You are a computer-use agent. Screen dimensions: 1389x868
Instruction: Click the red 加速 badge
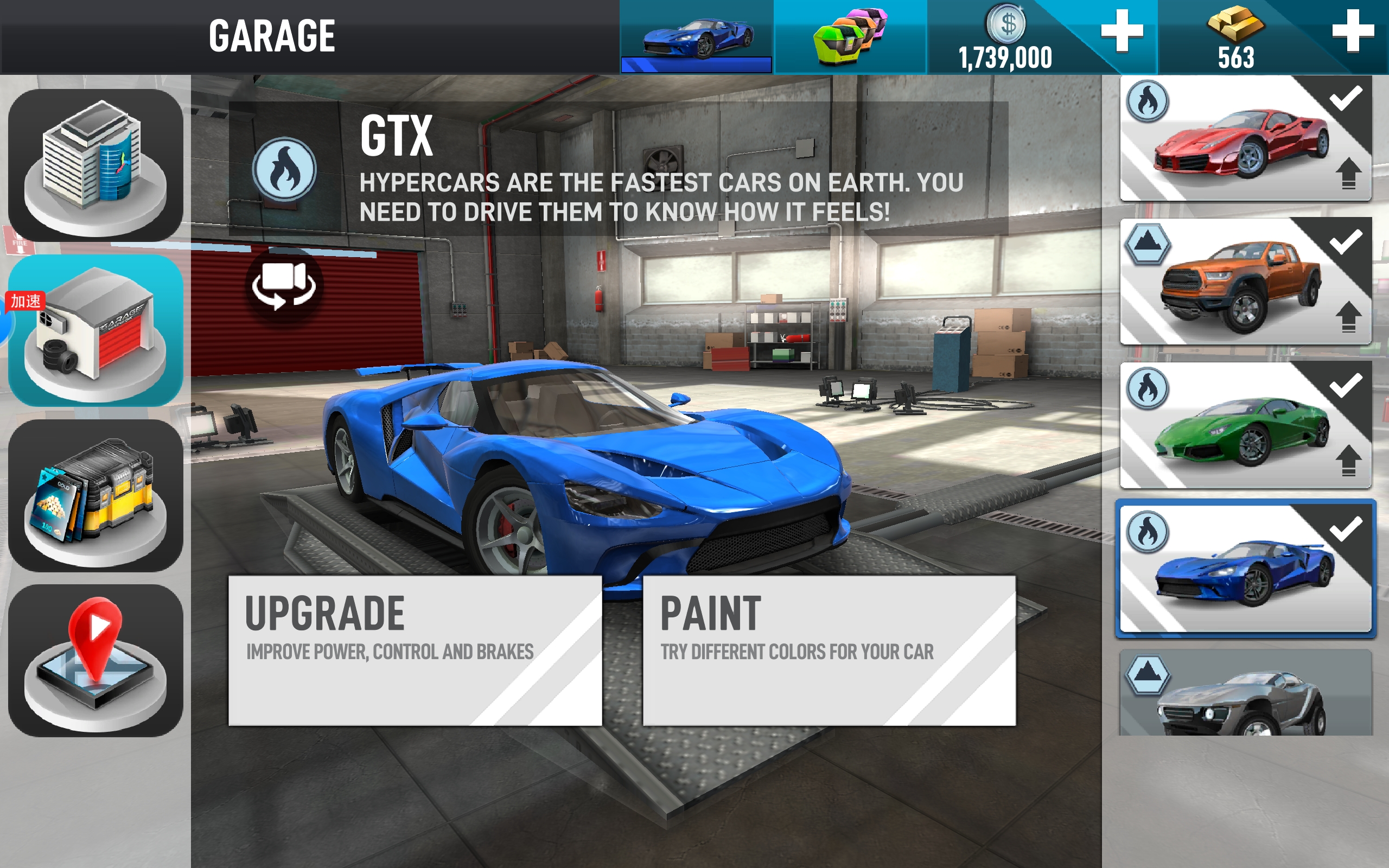click(x=26, y=301)
